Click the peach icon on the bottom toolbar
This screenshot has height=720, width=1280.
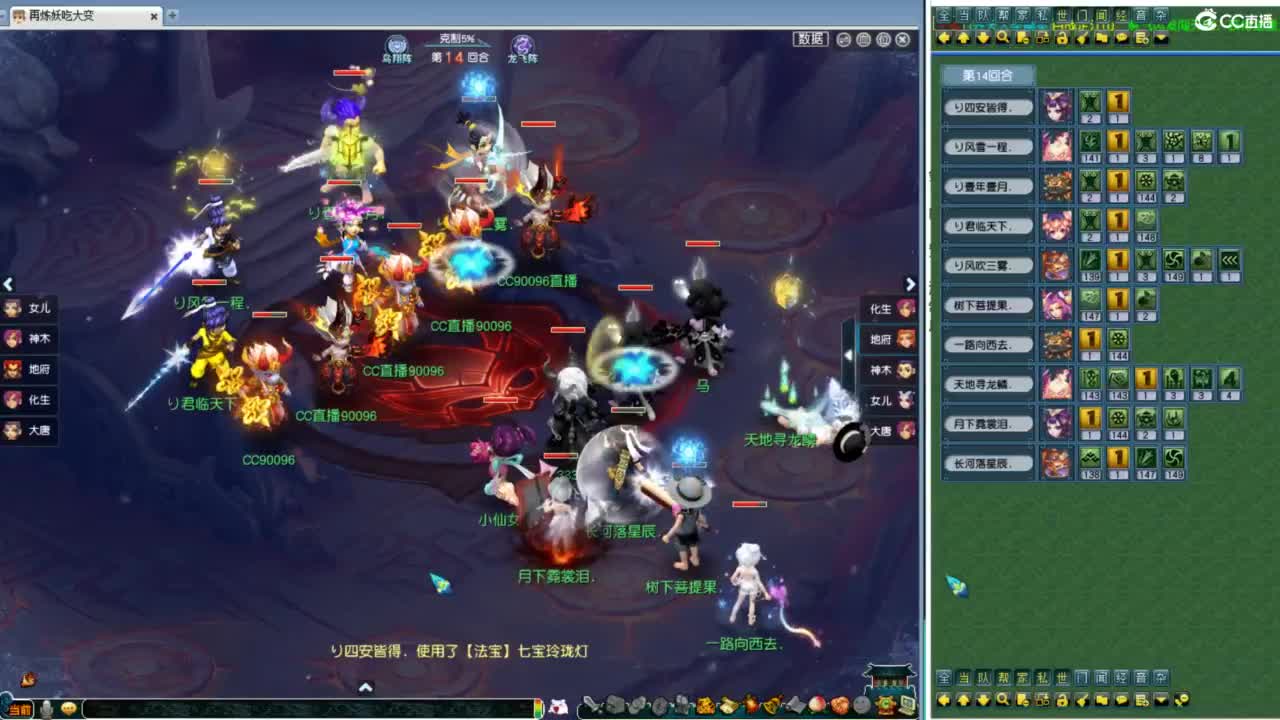(x=815, y=705)
